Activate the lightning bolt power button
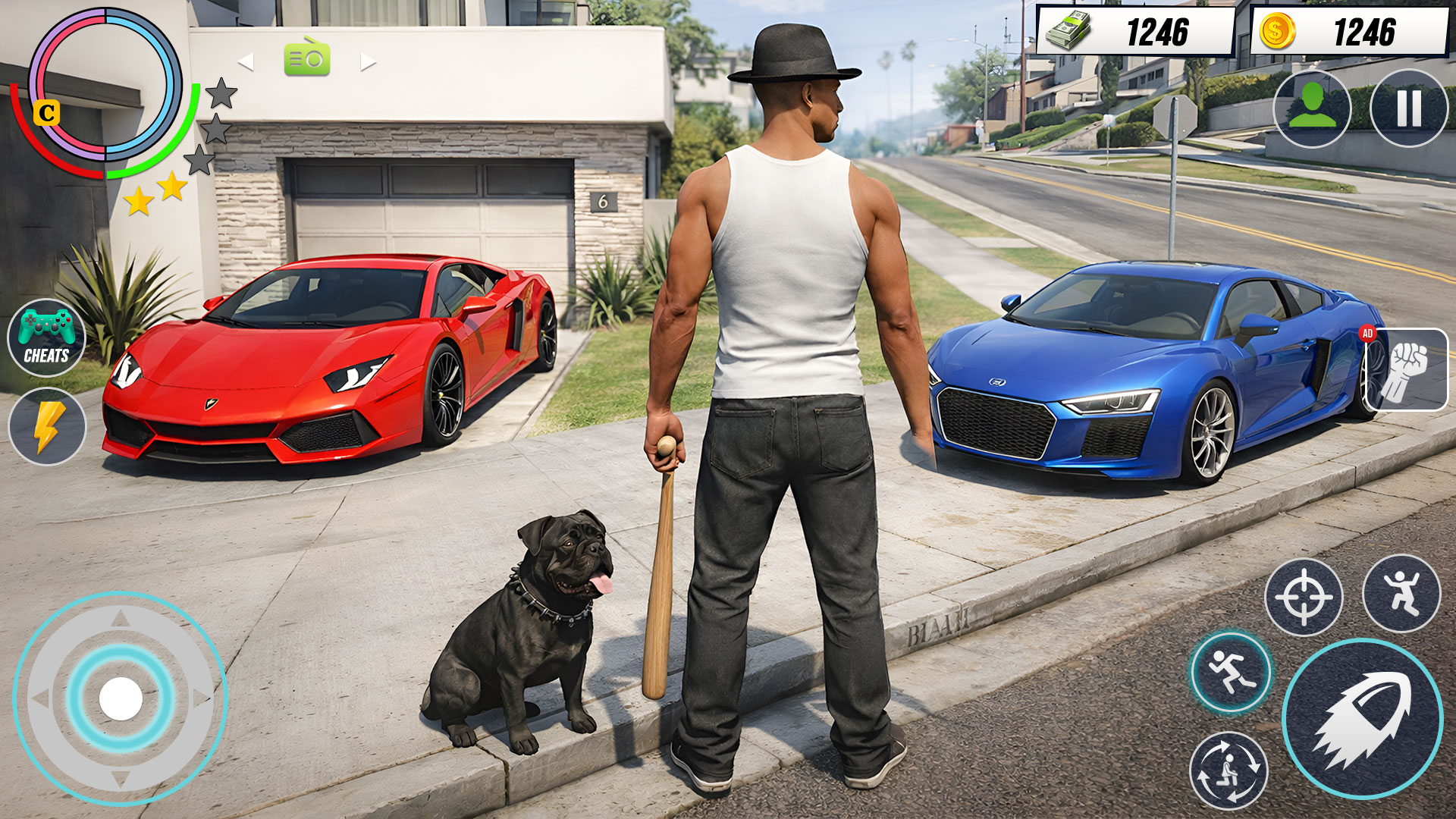The width and height of the screenshot is (1456, 819). pyautogui.click(x=47, y=426)
